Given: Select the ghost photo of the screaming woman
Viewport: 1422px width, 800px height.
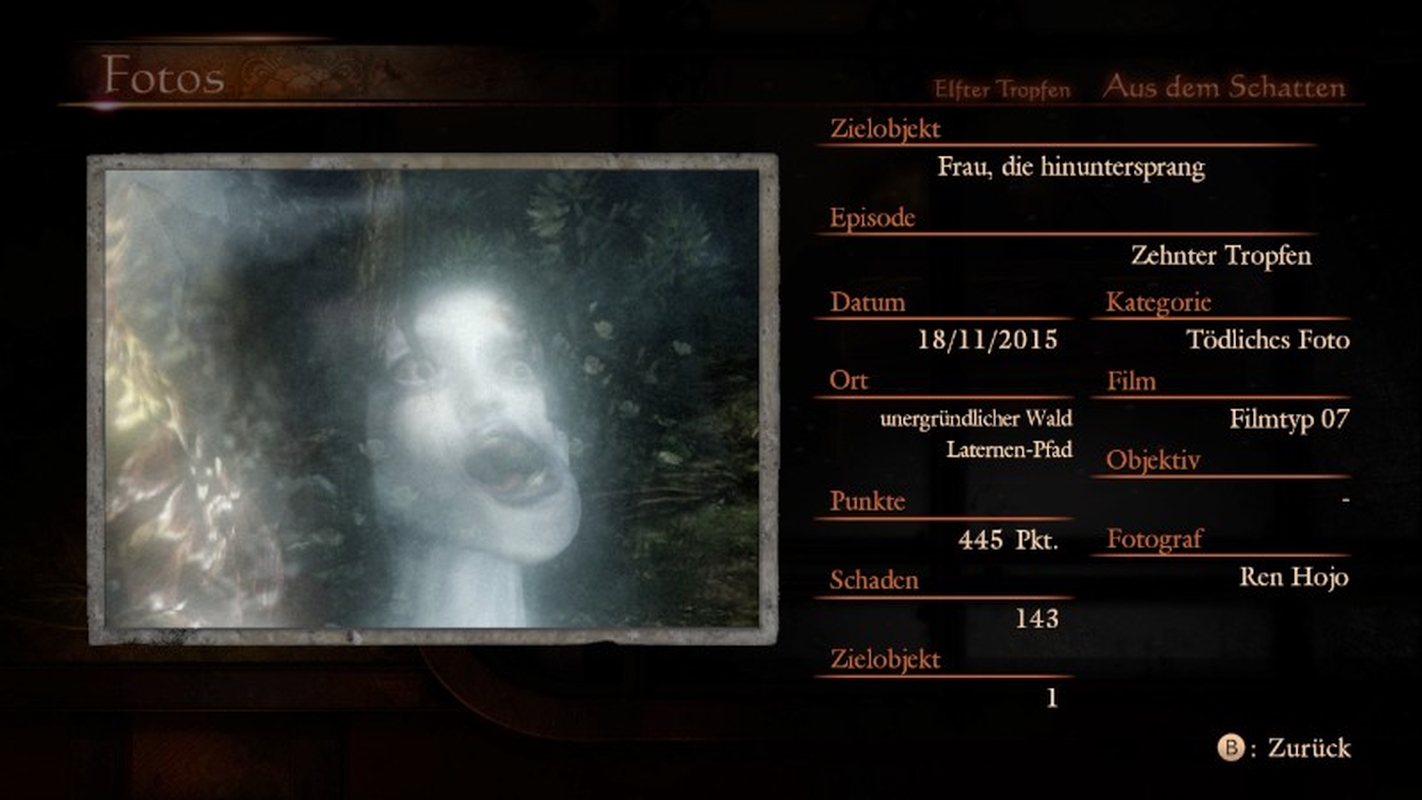Looking at the screenshot, I should click(x=432, y=398).
